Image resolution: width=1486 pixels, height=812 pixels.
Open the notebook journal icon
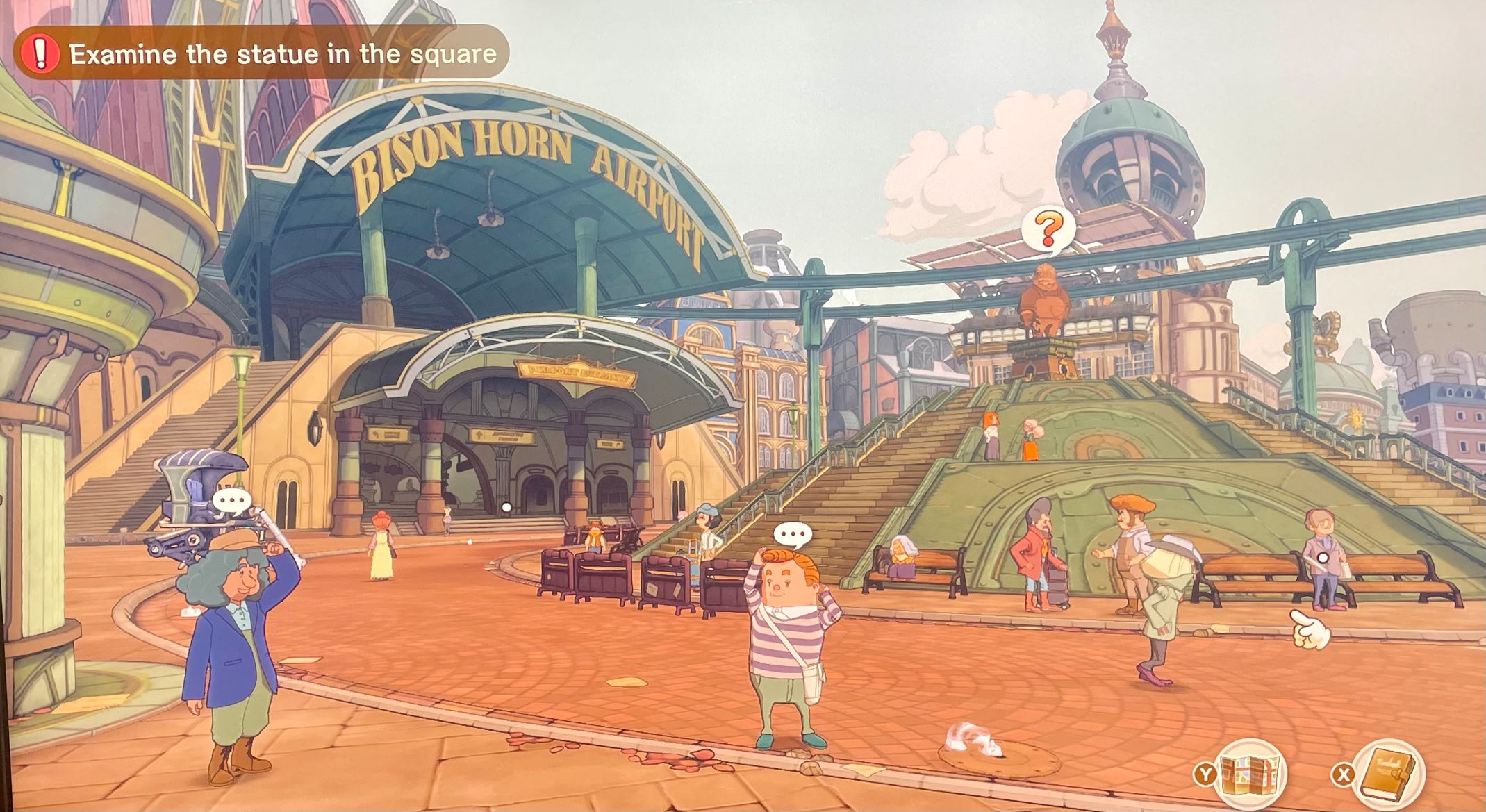[1388, 772]
